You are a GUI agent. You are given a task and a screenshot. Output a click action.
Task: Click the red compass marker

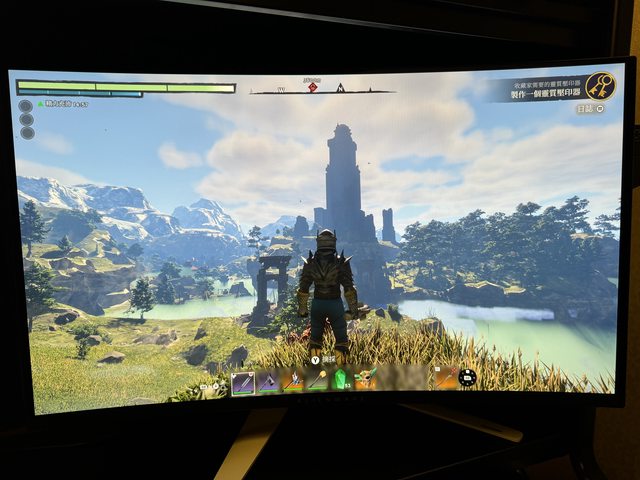[x=312, y=87]
